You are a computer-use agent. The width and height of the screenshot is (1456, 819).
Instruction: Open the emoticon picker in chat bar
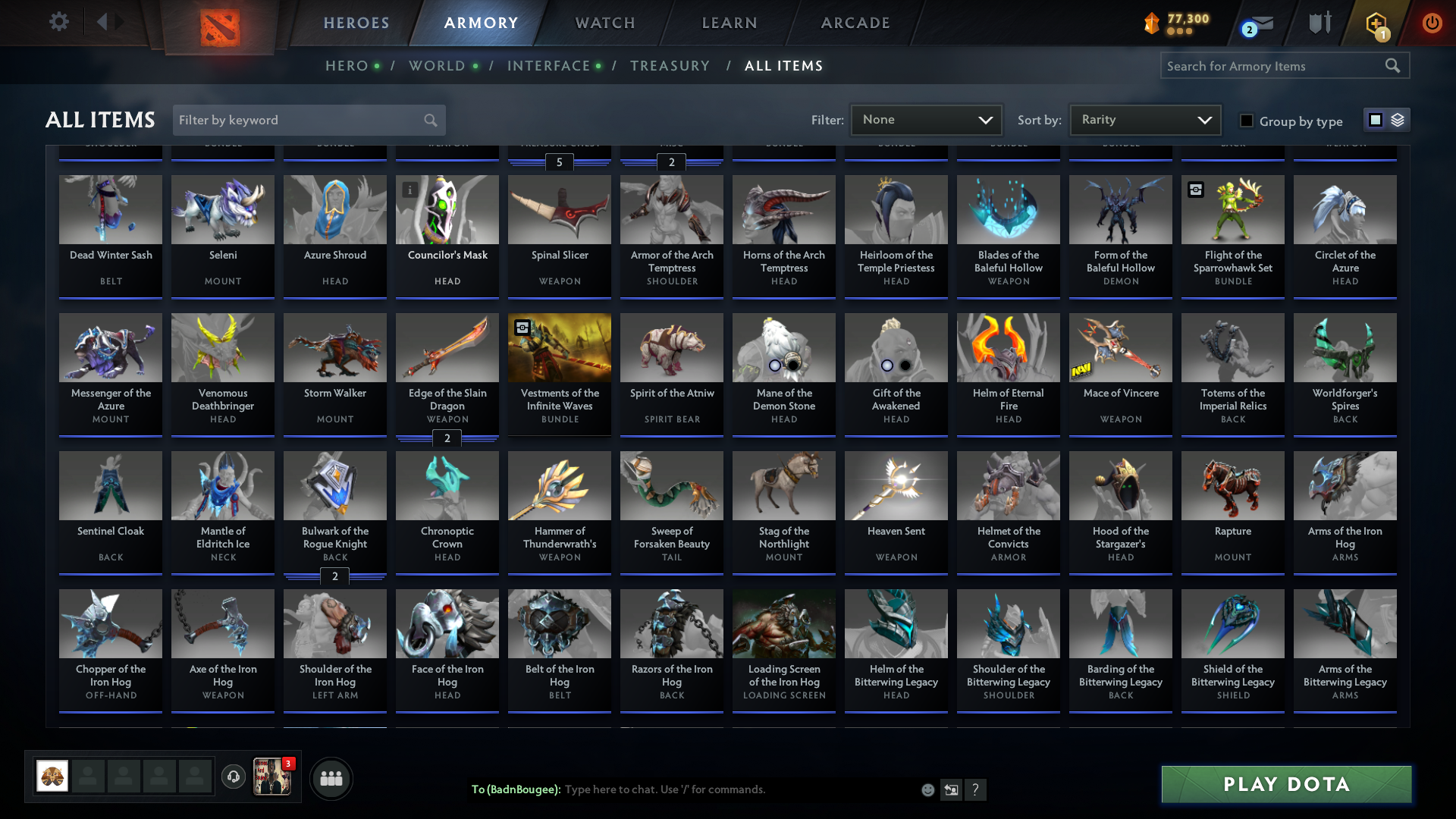tap(927, 789)
